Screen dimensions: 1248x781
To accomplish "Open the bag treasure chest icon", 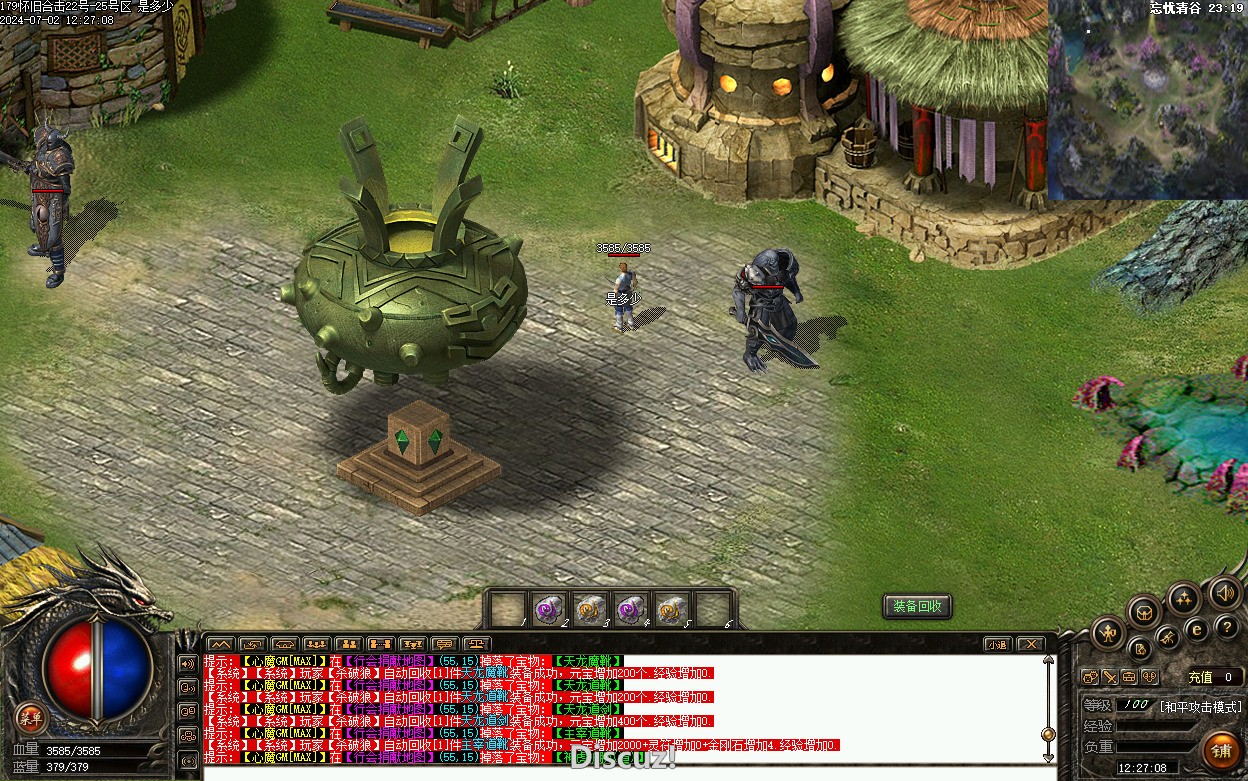I will tap(1144, 612).
